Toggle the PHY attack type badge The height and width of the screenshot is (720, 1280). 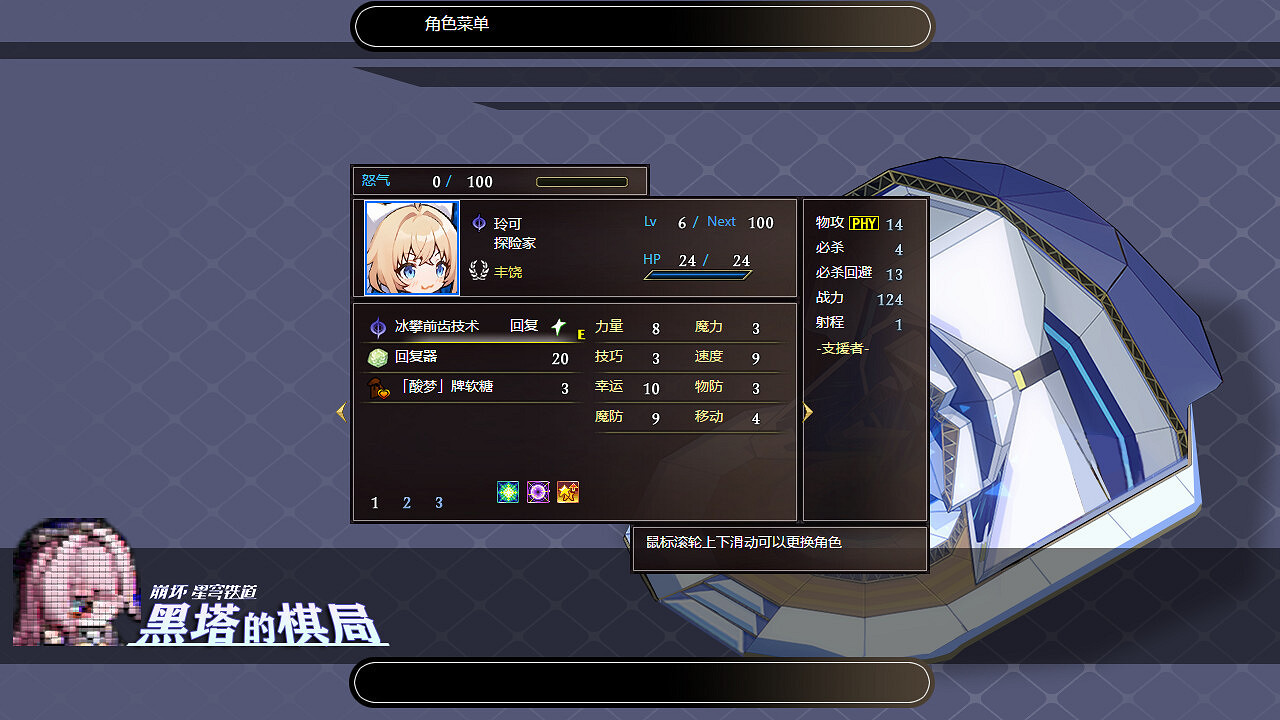point(866,222)
